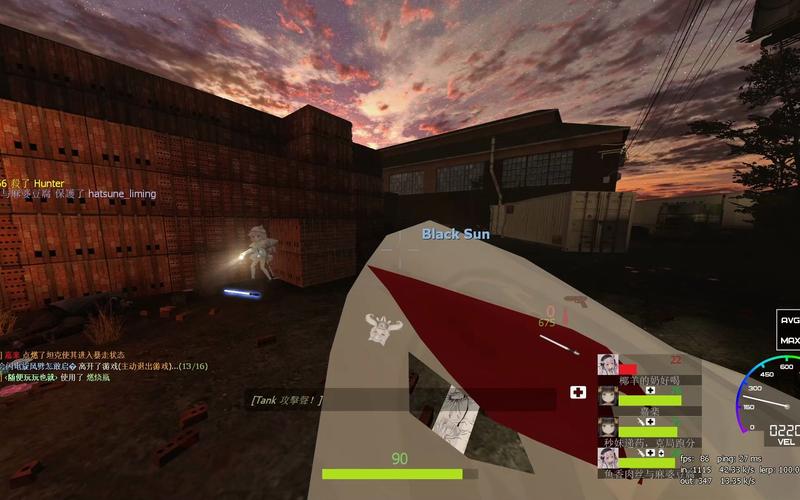The image size is (800, 500).
Task: Click the first aid kit cross icon
Action: 577,392
